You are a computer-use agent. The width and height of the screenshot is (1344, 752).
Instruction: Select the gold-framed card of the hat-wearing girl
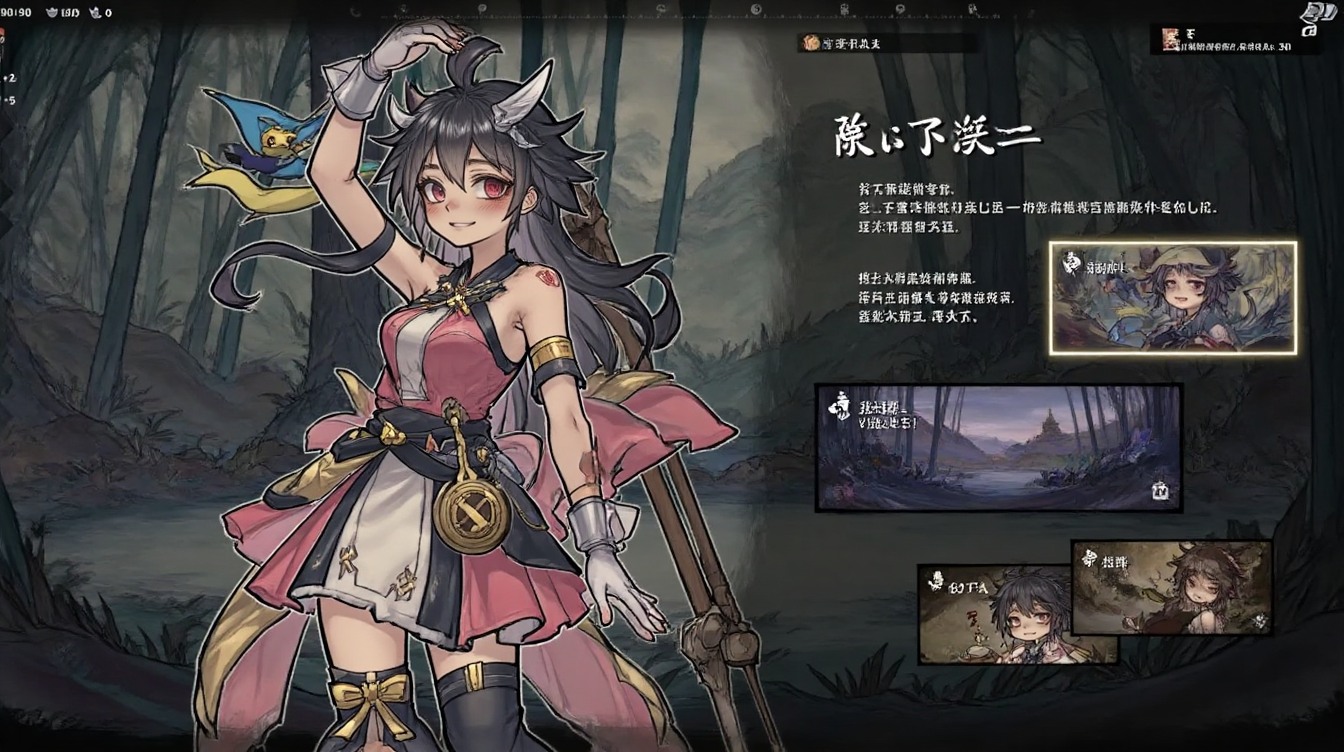click(x=1172, y=297)
